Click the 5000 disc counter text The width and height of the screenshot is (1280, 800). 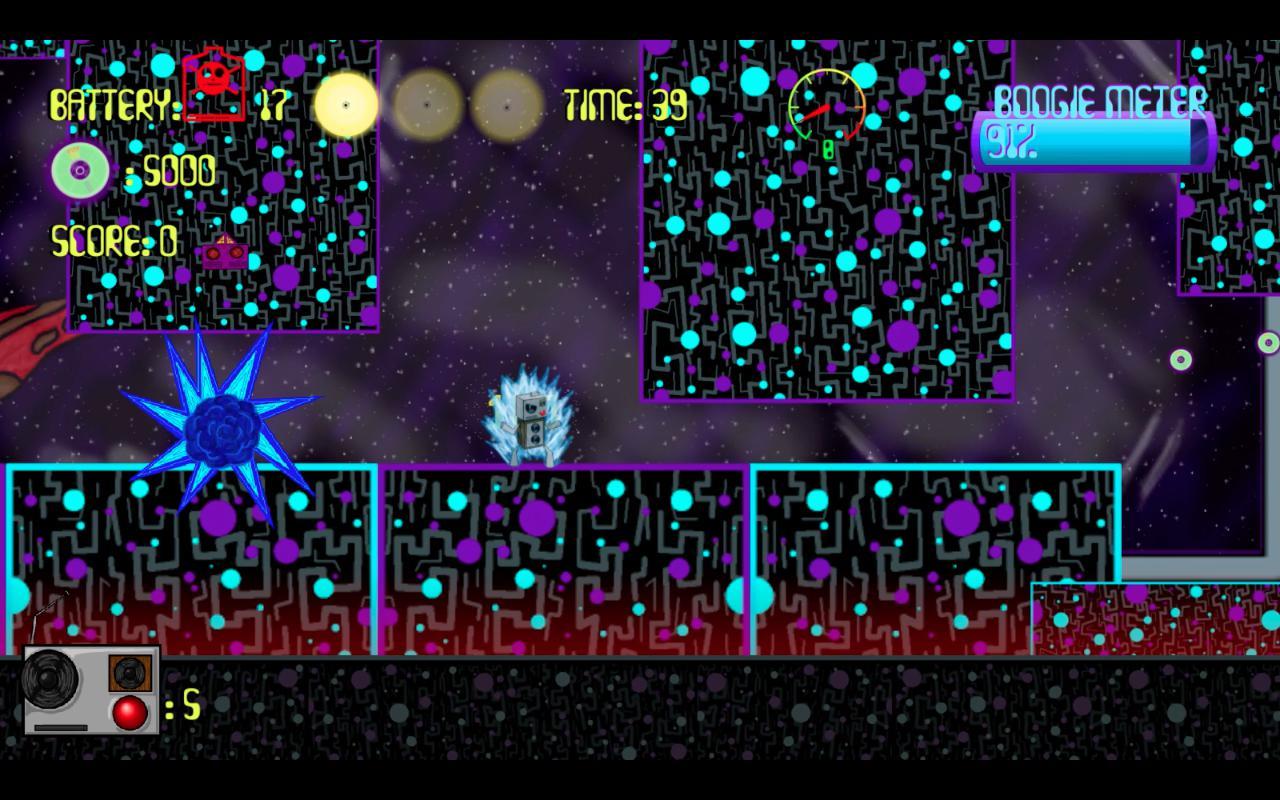click(x=170, y=170)
